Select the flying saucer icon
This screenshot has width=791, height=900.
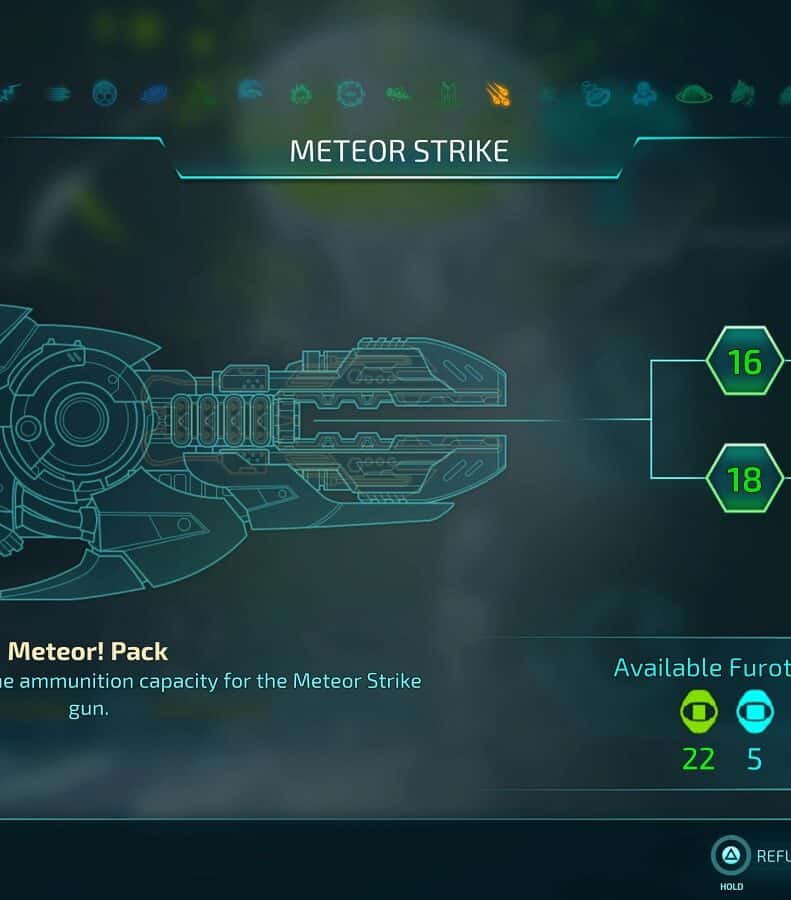[x=693, y=94]
